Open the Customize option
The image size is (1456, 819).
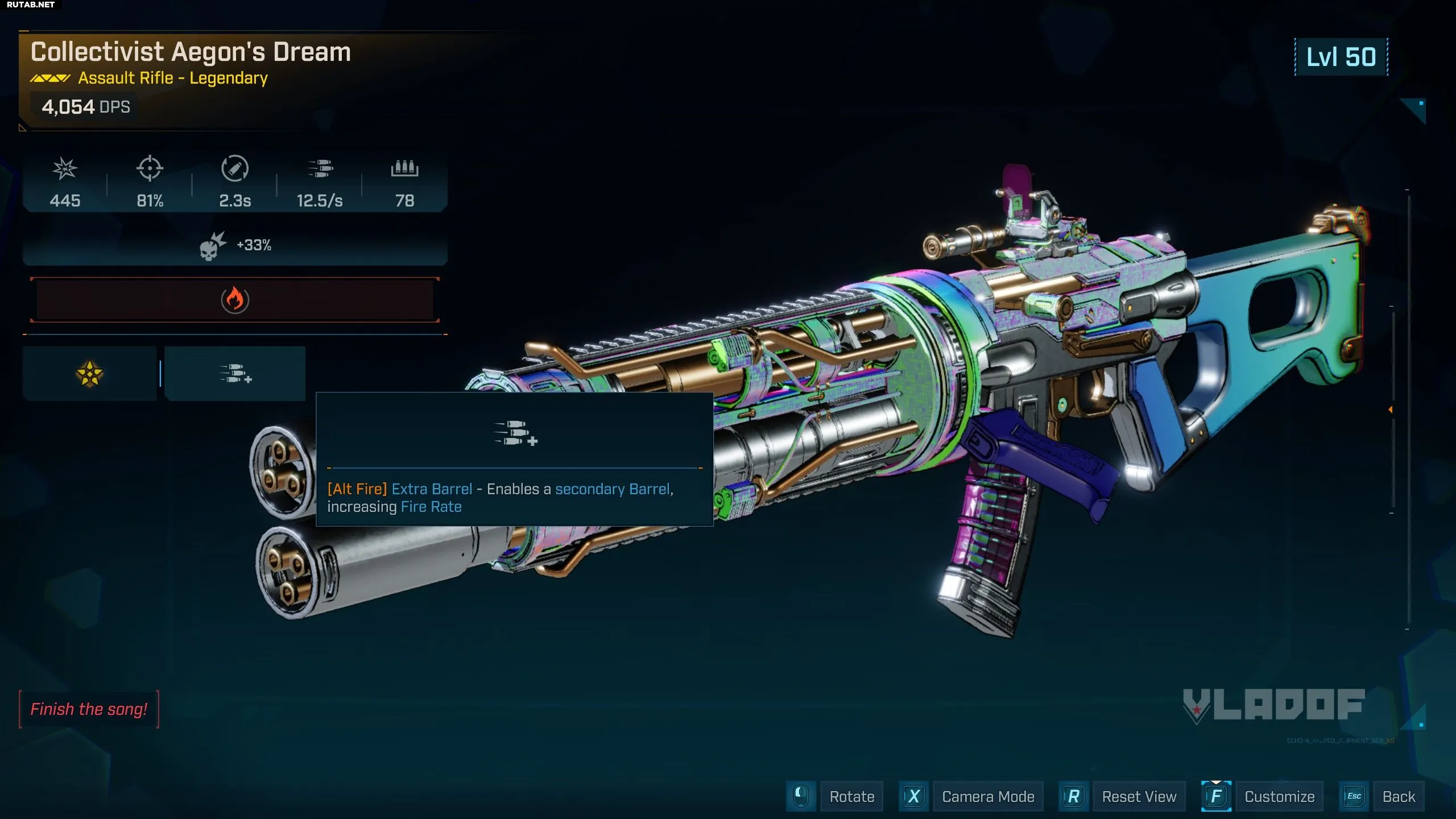tap(1279, 796)
